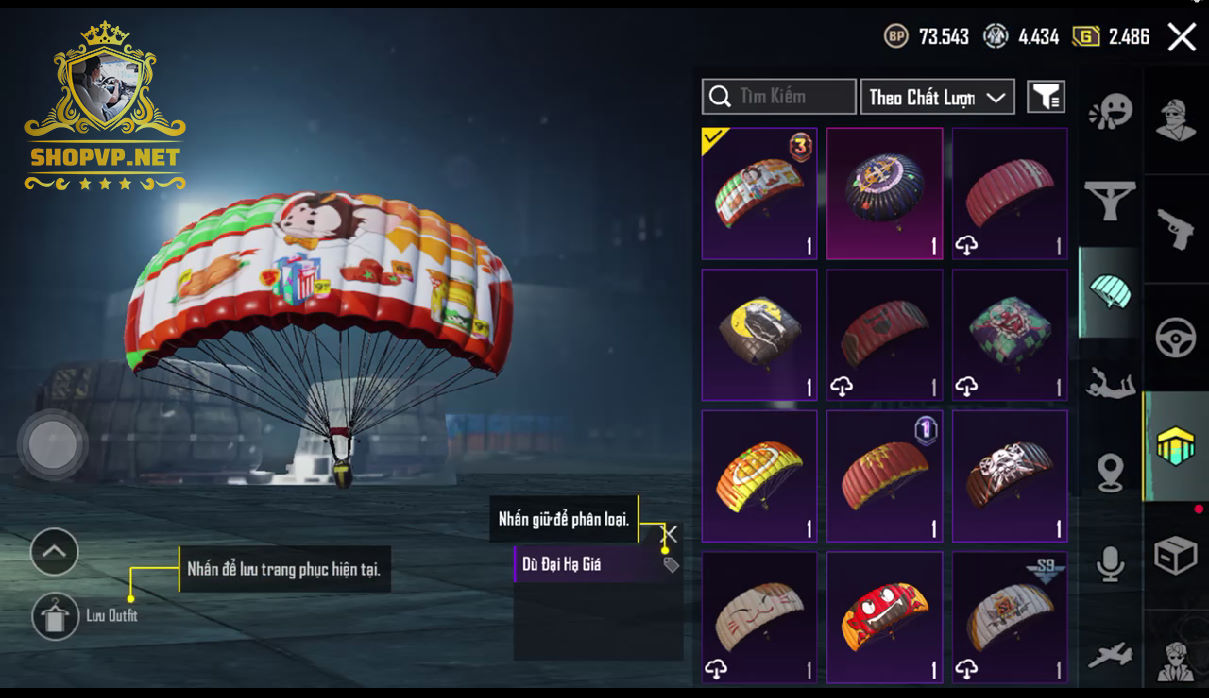Tap the Lưu Outfit save button
Image resolution: width=1209 pixels, height=698 pixels.
(x=55, y=616)
